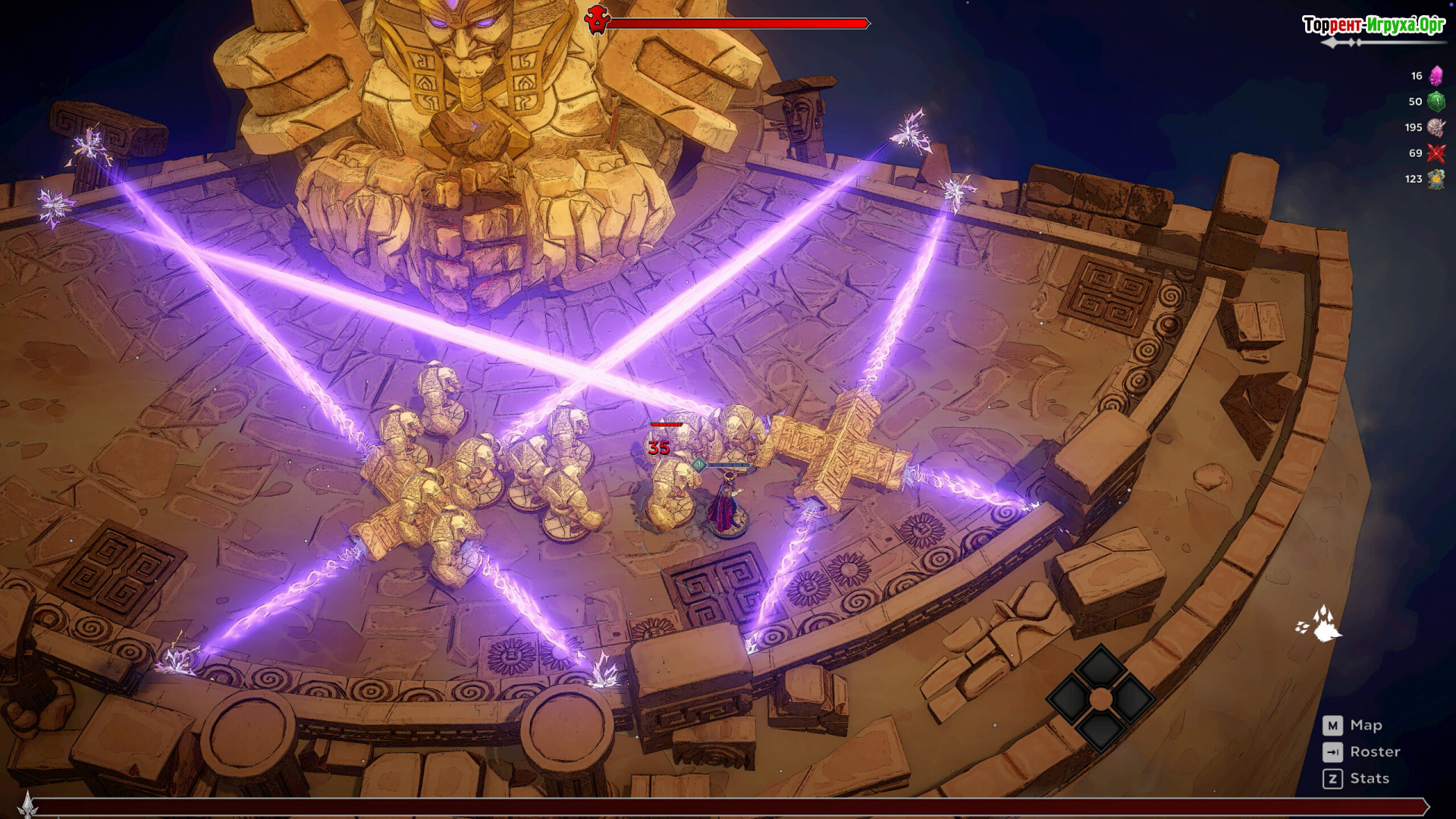Activate the white wolf howl ability icon
The width and height of the screenshot is (1456, 819).
coord(1320,623)
